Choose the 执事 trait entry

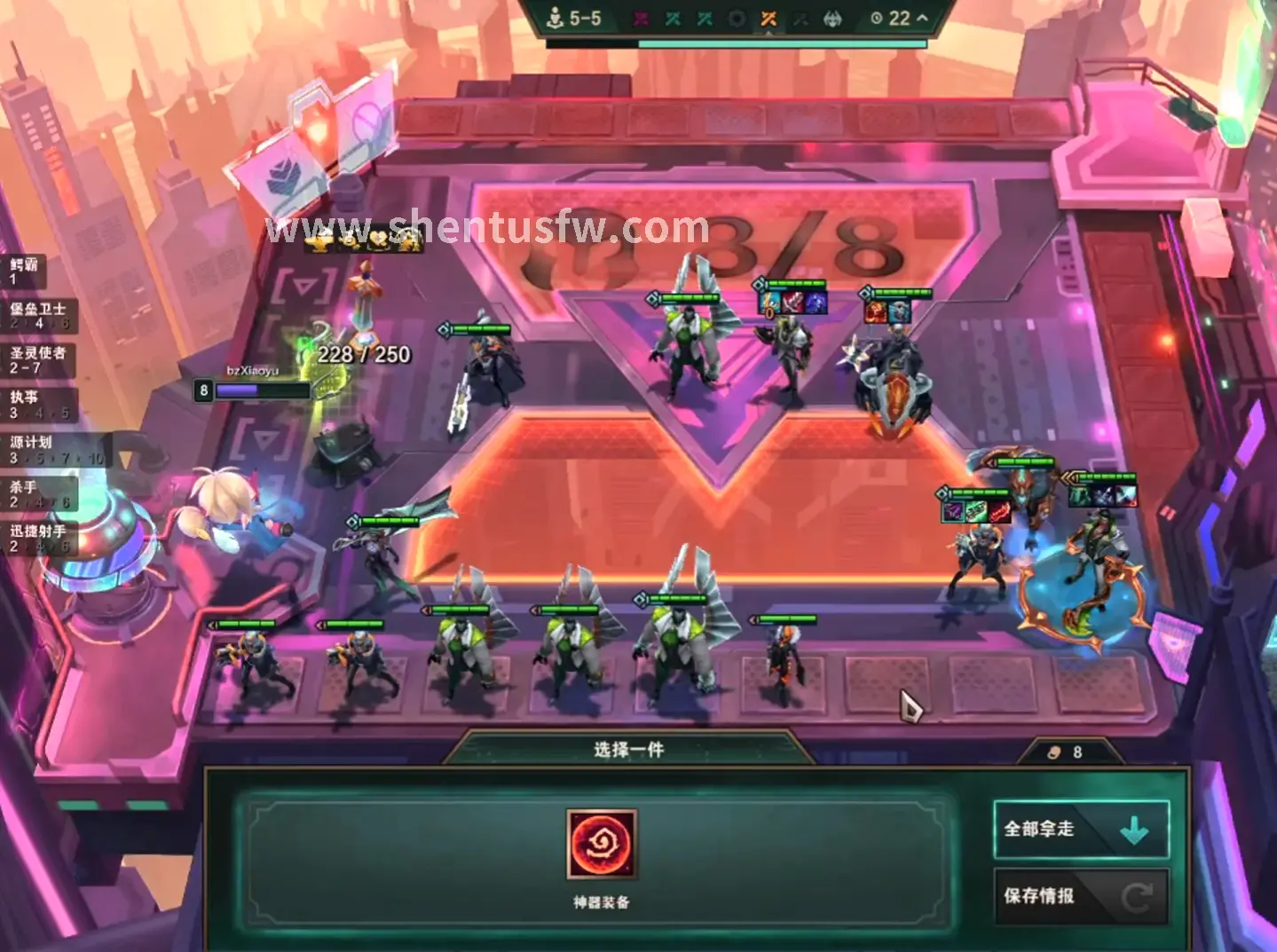click(38, 404)
